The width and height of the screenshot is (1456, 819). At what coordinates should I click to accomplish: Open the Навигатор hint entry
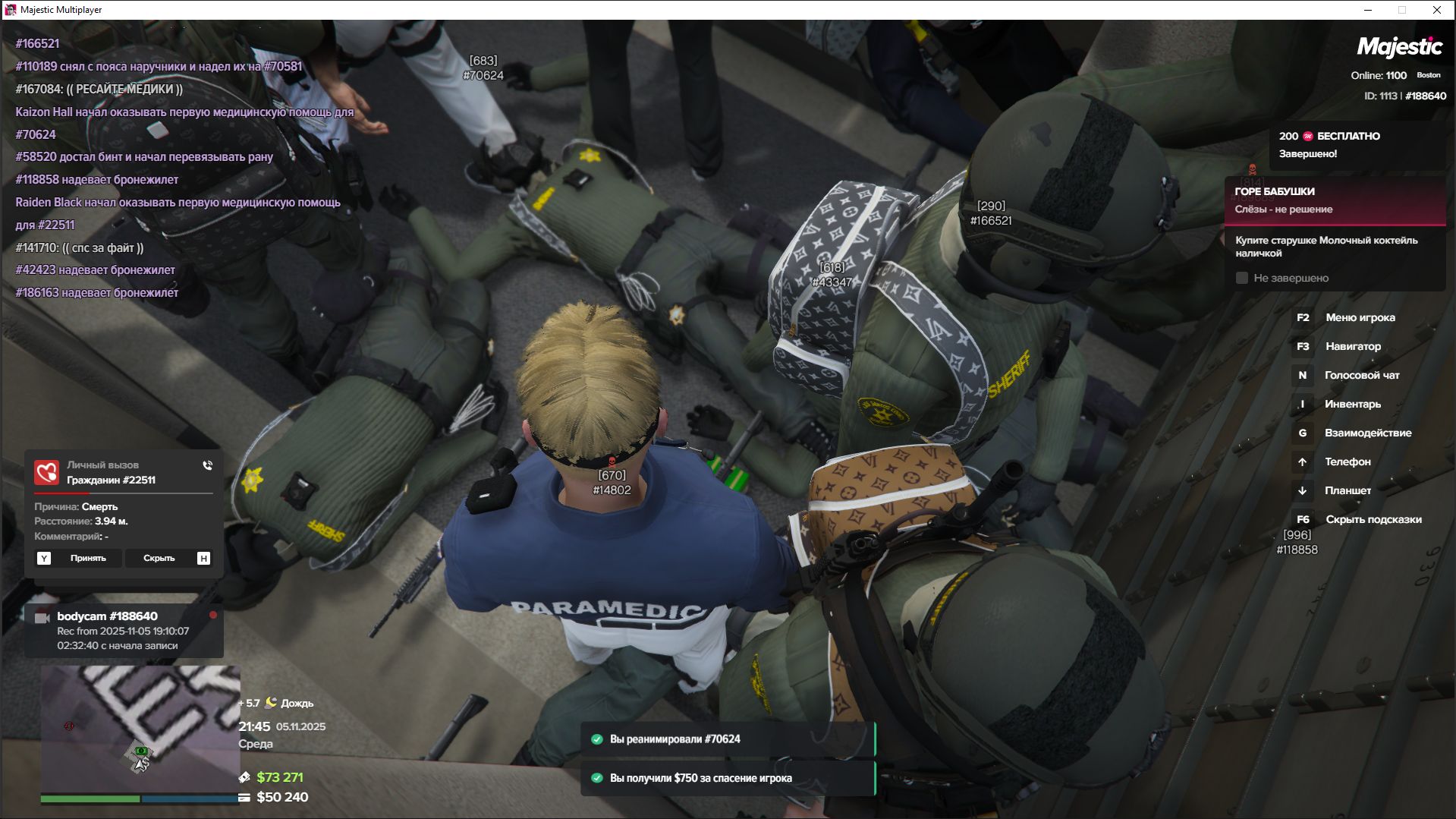click(x=1353, y=347)
